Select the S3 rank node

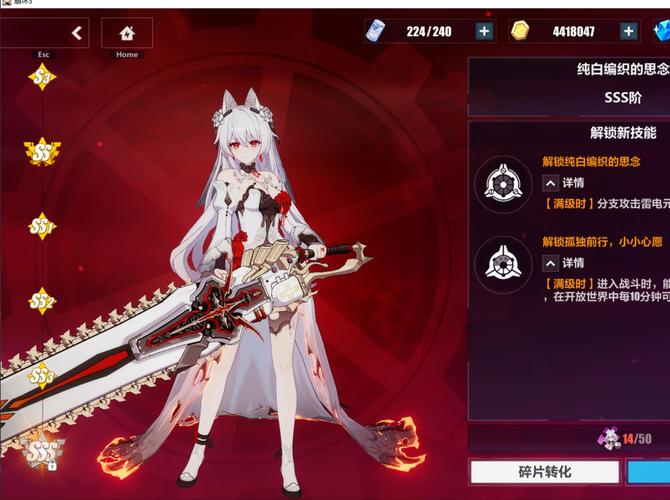(42, 77)
